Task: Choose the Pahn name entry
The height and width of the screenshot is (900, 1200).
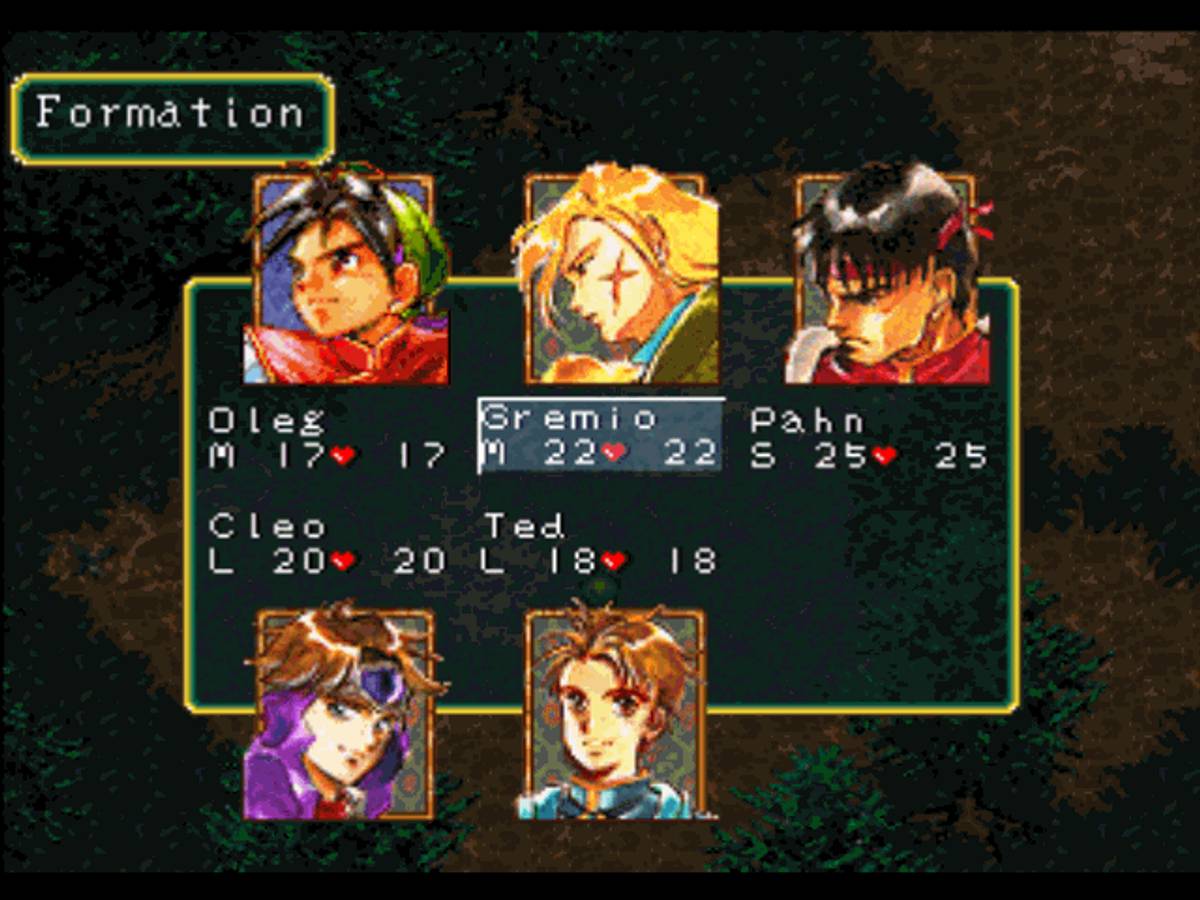Action: [807, 420]
